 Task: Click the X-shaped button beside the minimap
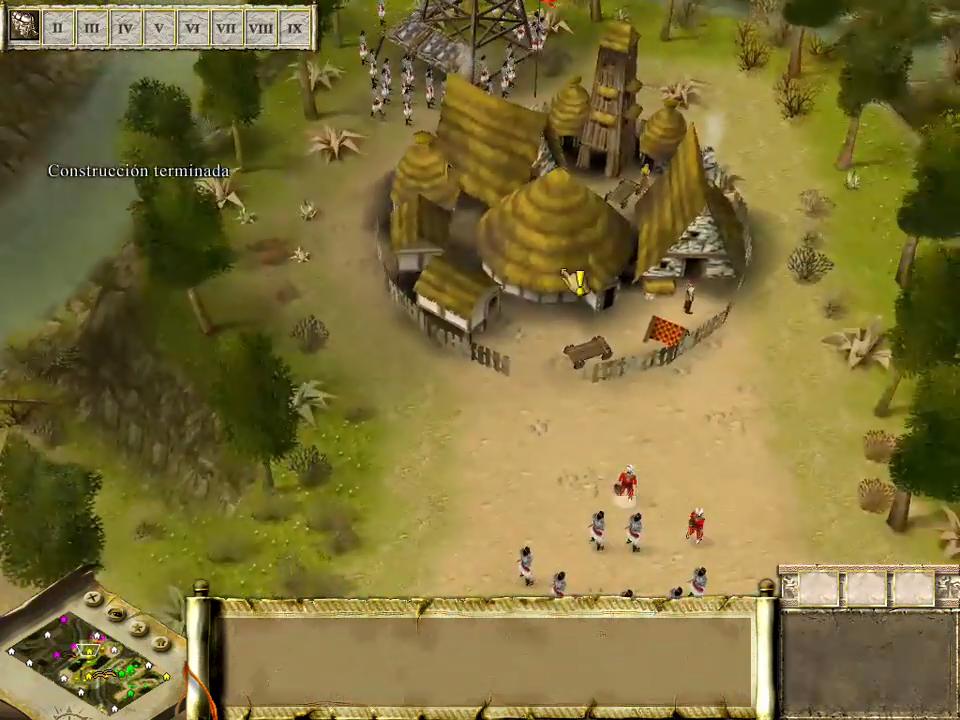pyautogui.click(x=93, y=598)
